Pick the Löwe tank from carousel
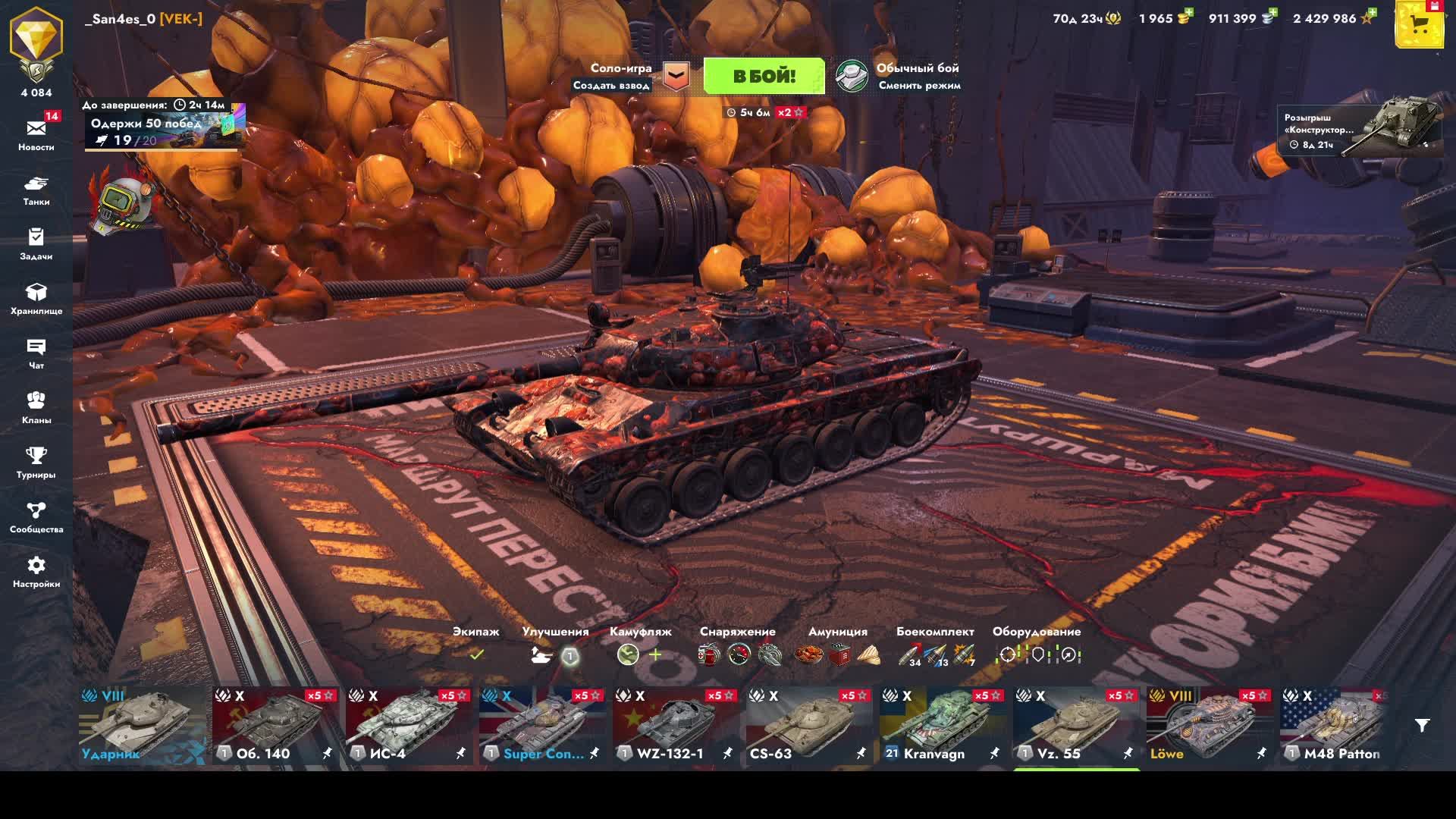This screenshot has width=1456, height=819. pyautogui.click(x=1210, y=726)
